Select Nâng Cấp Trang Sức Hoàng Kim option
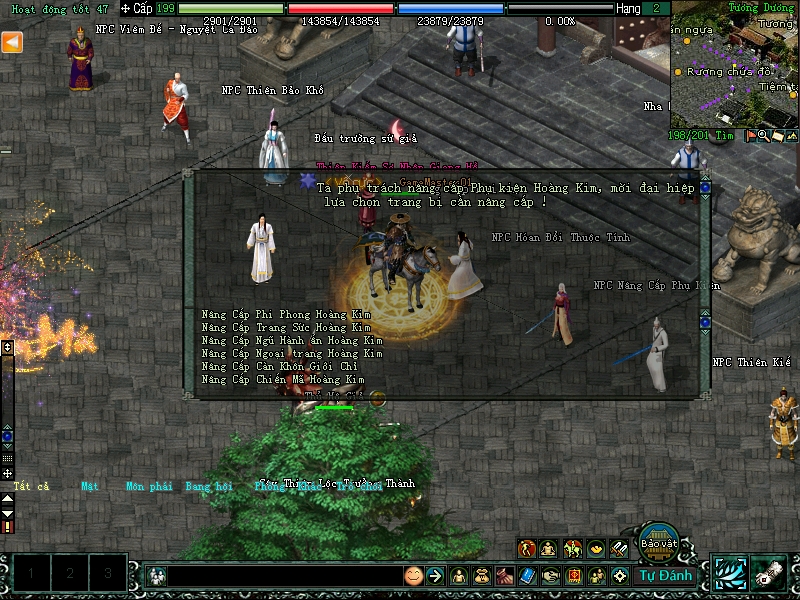The width and height of the screenshot is (800, 600). click(285, 327)
